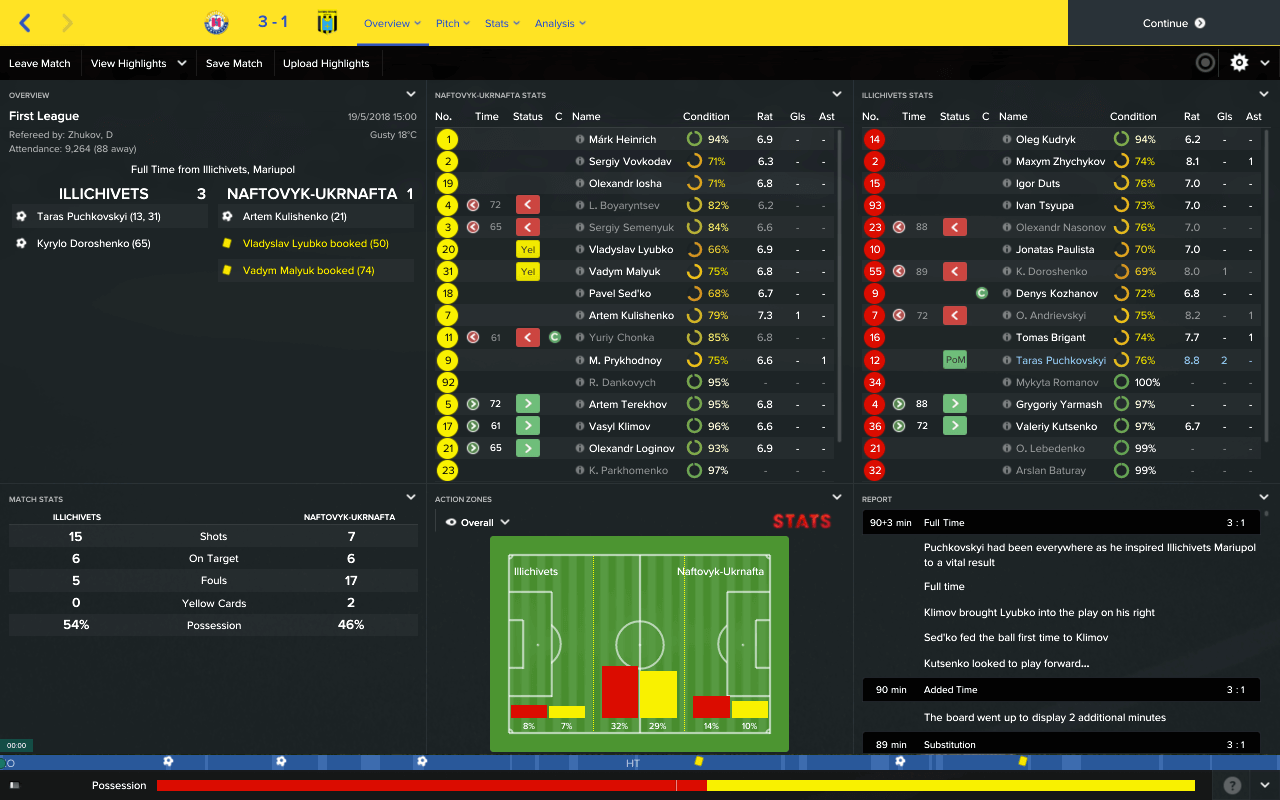Save the match
Viewport: 1280px width, 800px height.
pos(234,63)
